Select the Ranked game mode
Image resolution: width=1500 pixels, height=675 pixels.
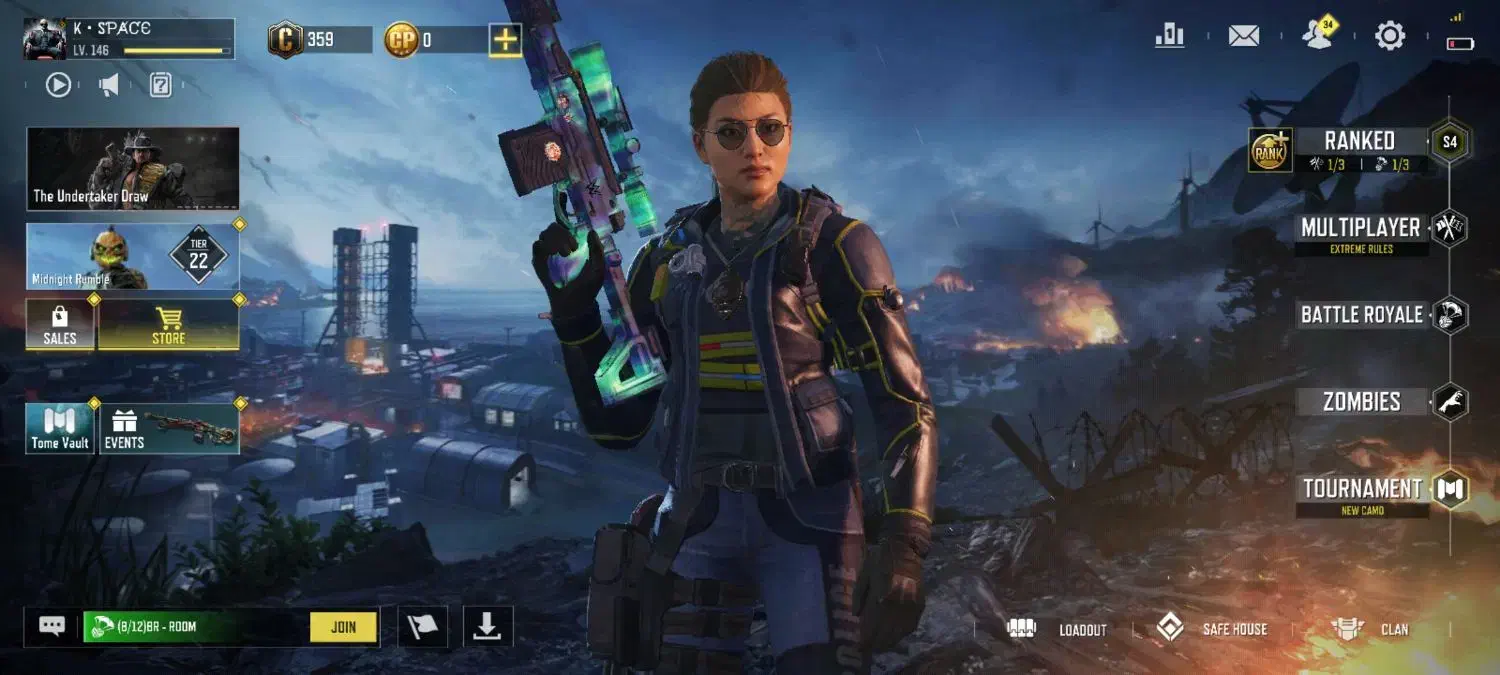coord(1359,141)
